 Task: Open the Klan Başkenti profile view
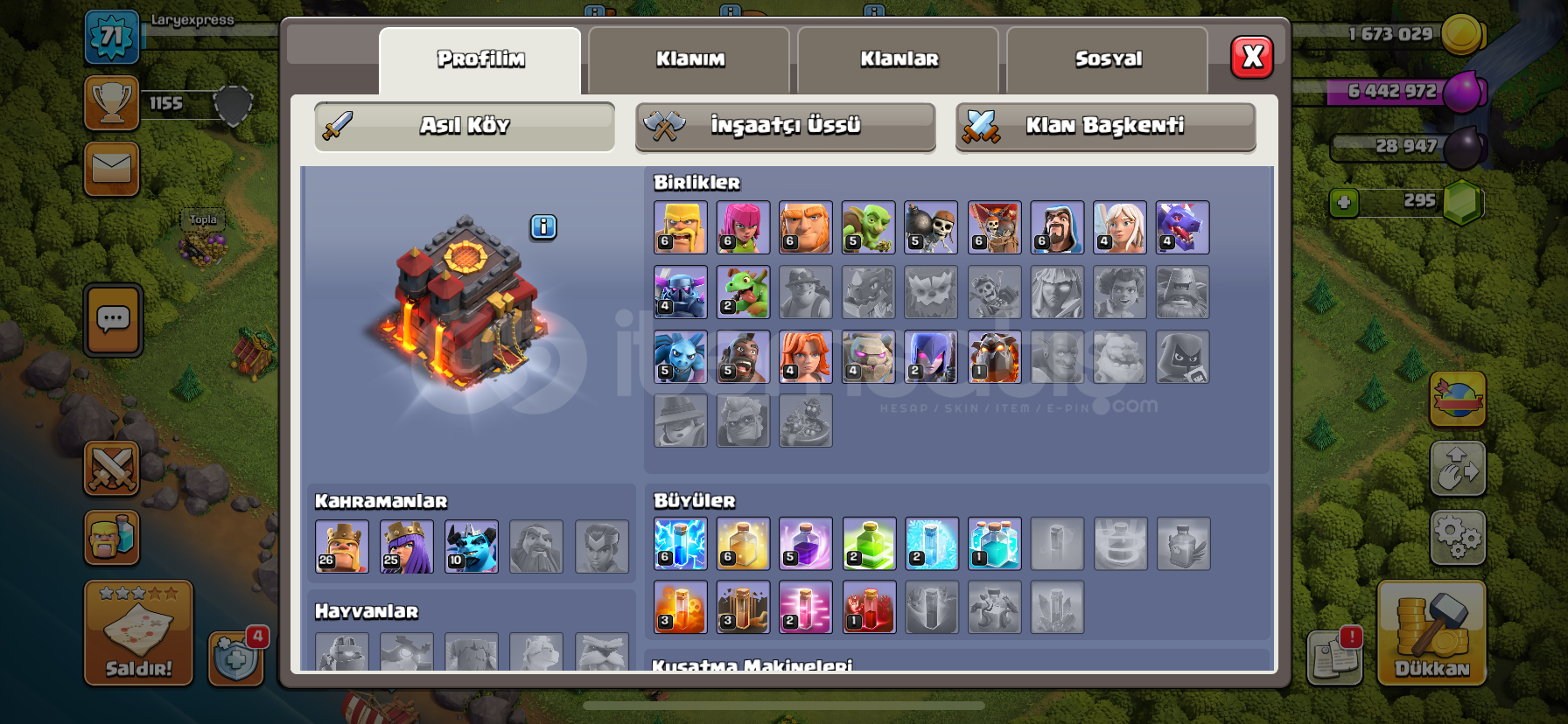pos(1104,126)
